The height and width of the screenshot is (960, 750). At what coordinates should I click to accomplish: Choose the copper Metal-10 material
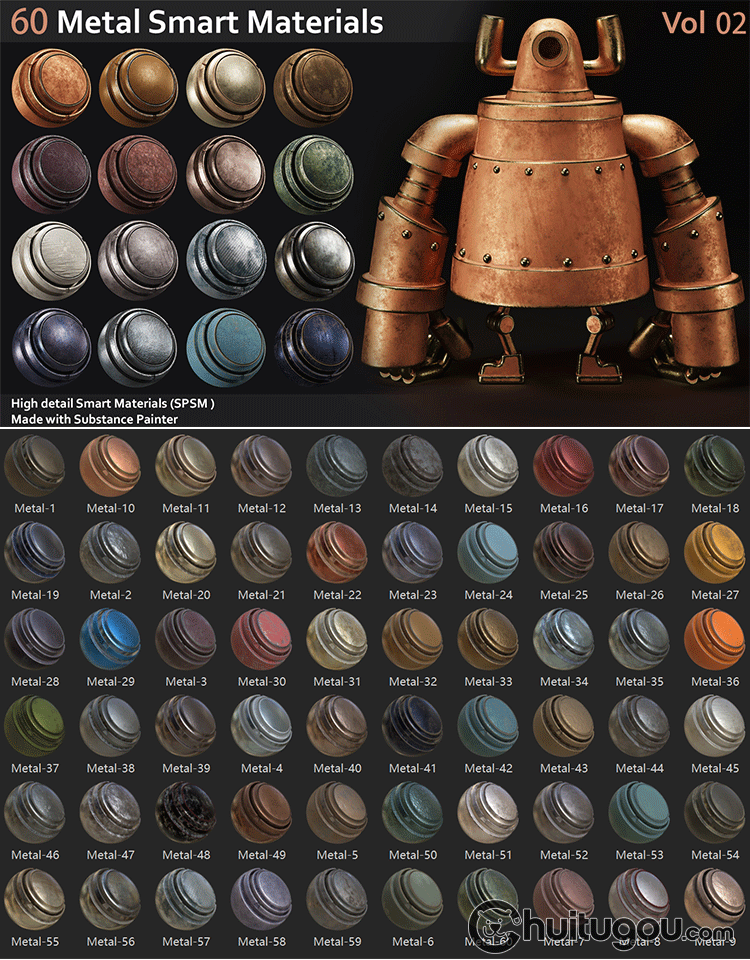[110, 466]
